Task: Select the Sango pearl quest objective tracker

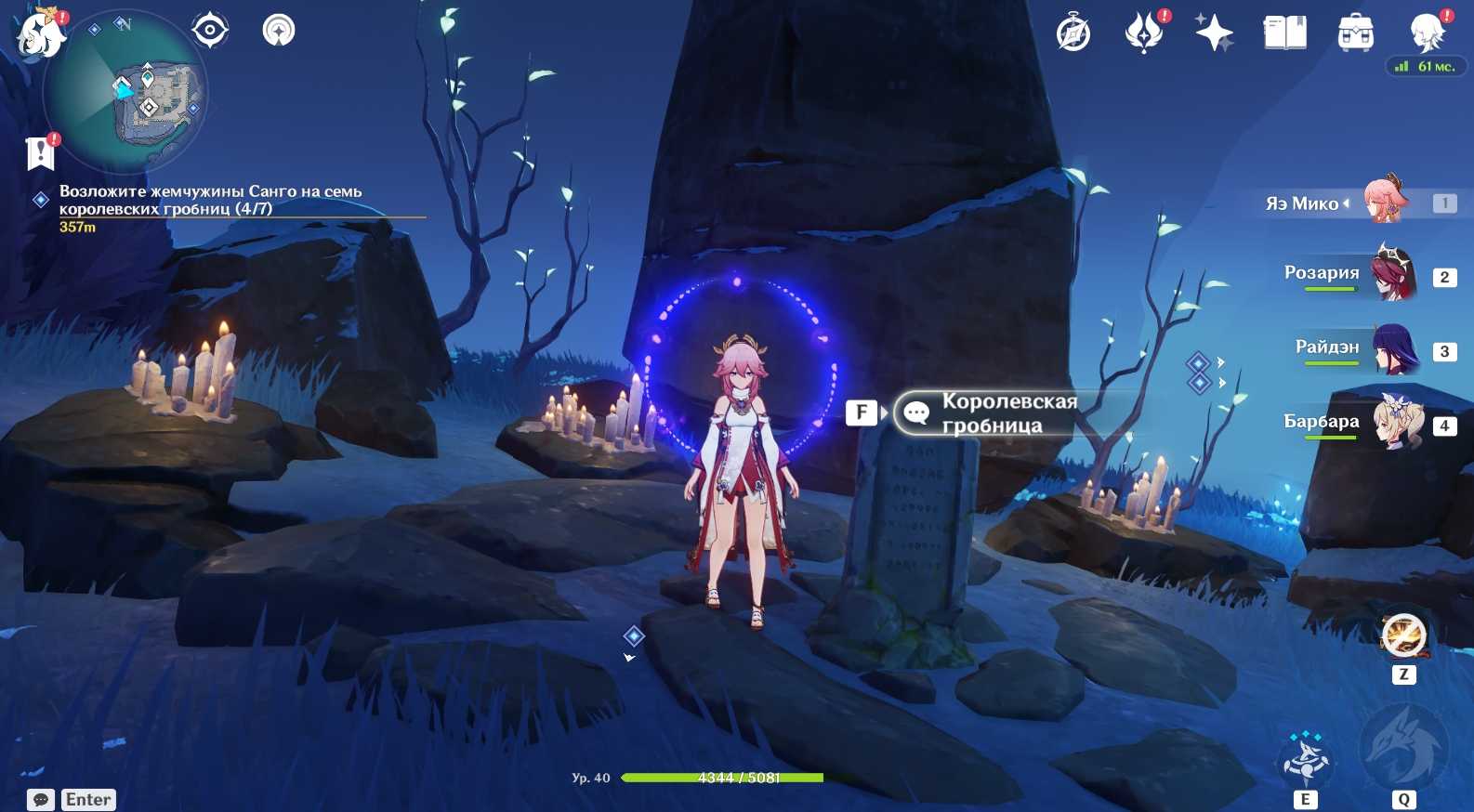Action: pyautogui.click(x=210, y=200)
